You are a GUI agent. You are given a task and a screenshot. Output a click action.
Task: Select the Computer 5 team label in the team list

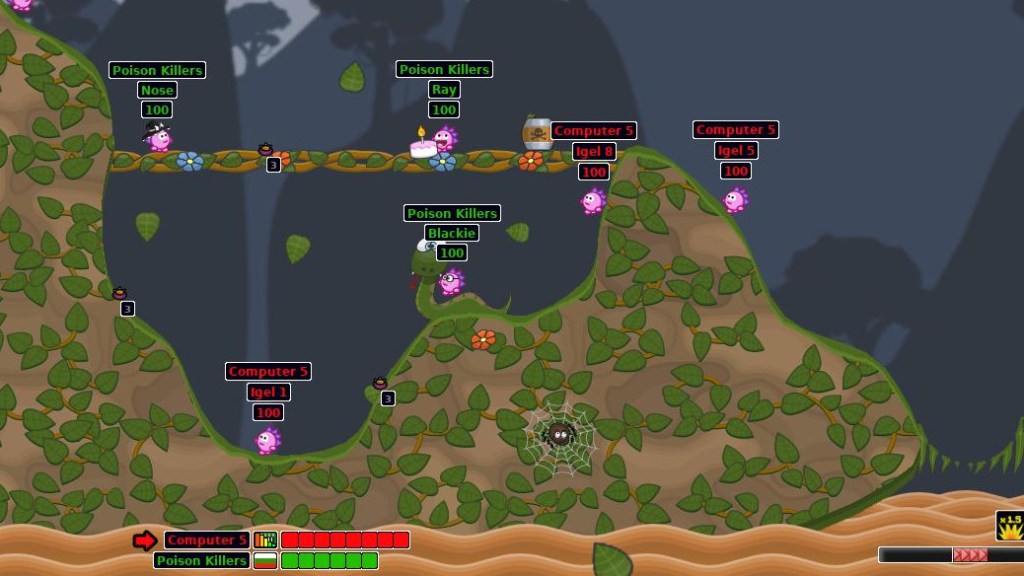coord(207,540)
